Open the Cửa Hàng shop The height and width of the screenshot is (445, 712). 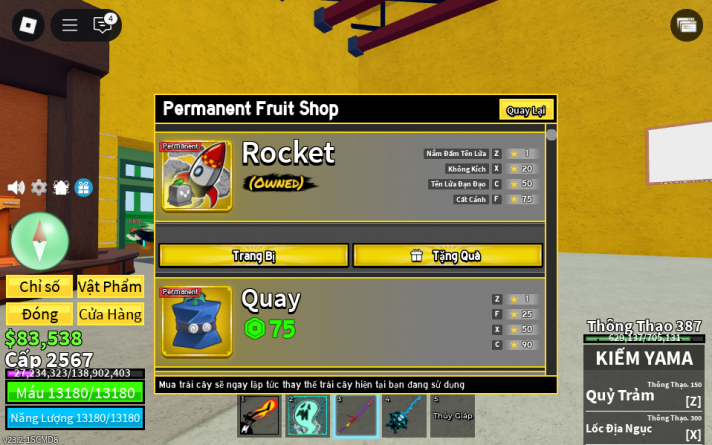(x=110, y=314)
